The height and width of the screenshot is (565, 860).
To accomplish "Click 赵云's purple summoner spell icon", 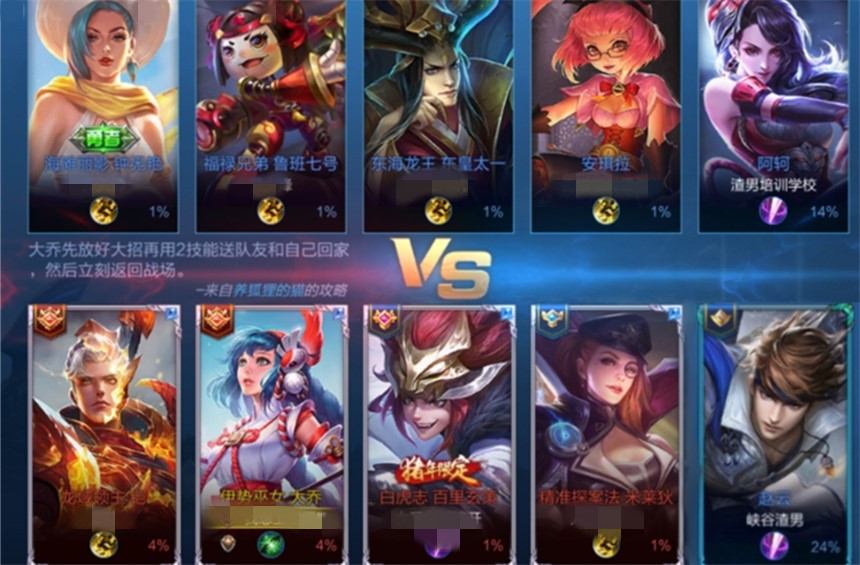I will 773,546.
